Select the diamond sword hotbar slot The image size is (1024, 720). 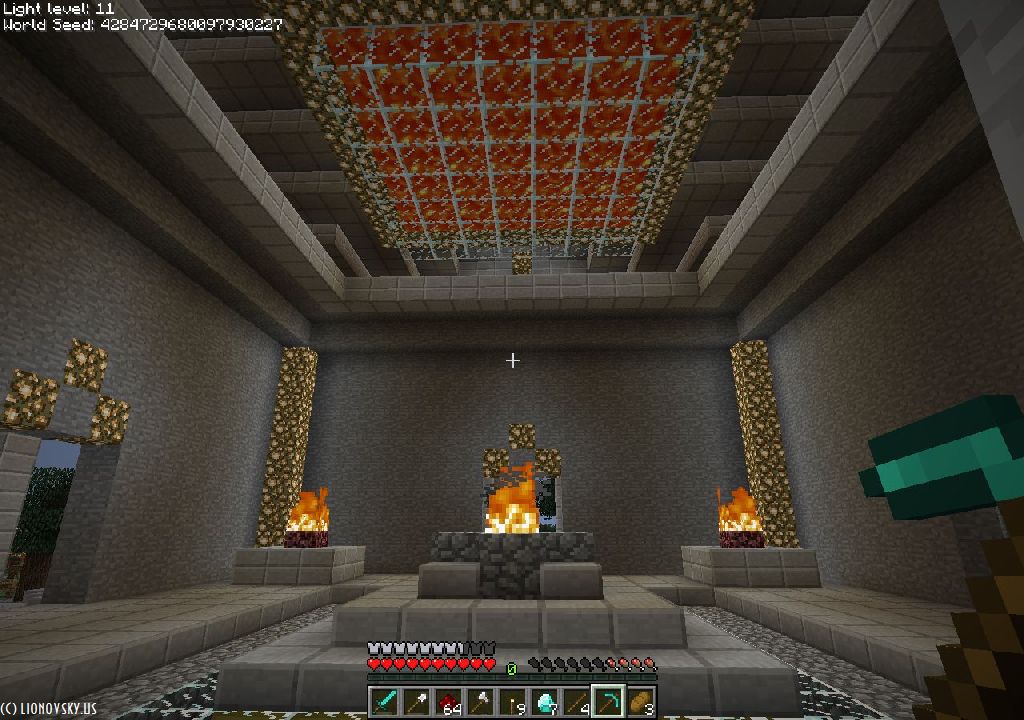pos(384,702)
